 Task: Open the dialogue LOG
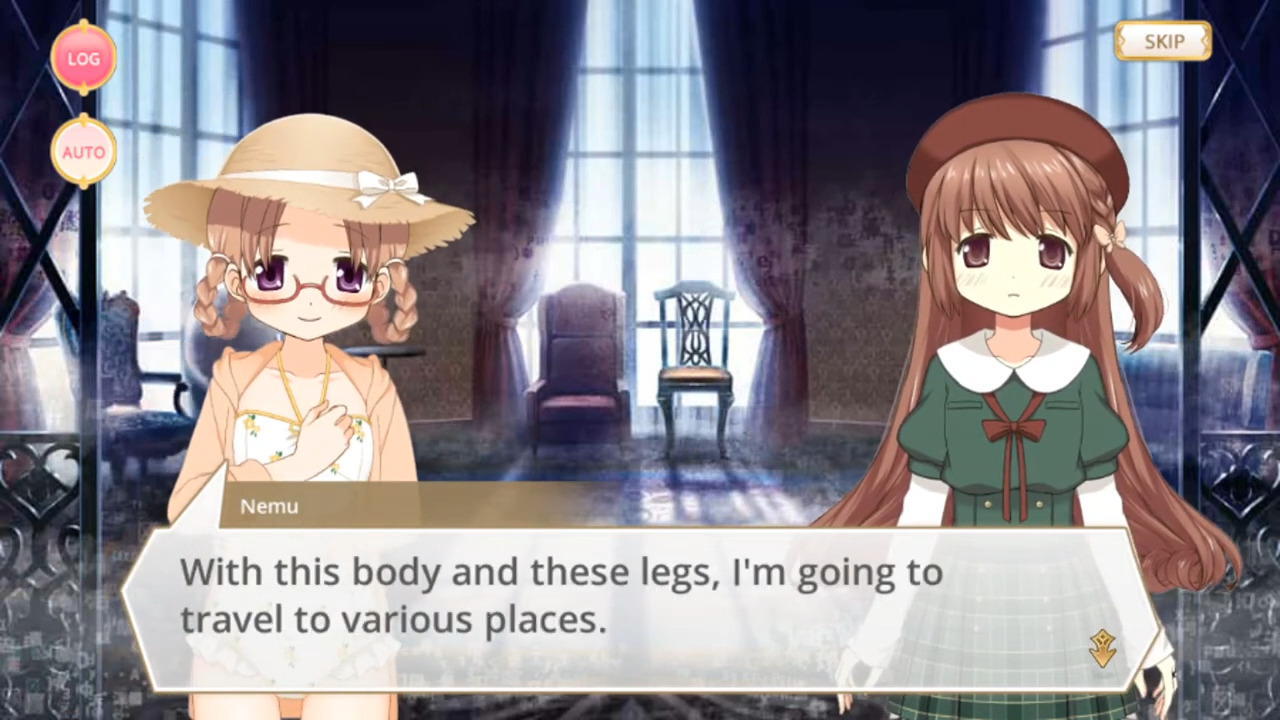click(x=84, y=58)
